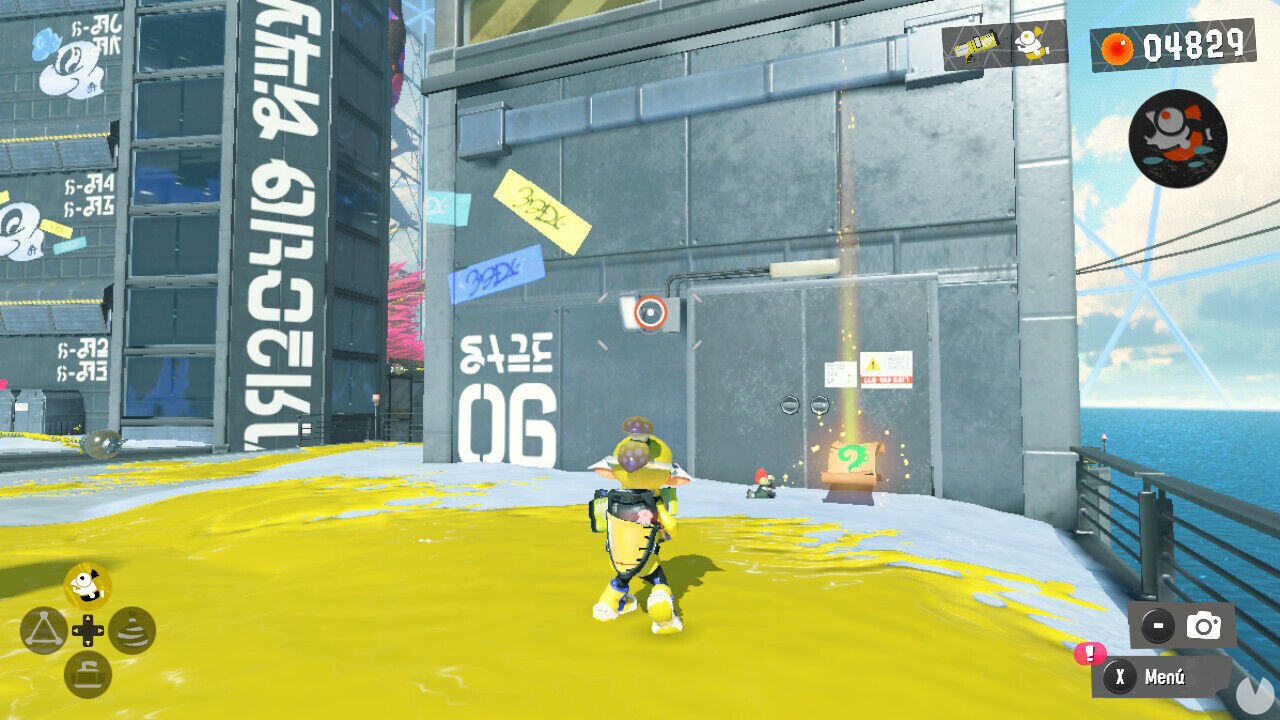Click the machine icon below the D-pad
This screenshot has height=720, width=1280.
click(x=87, y=673)
